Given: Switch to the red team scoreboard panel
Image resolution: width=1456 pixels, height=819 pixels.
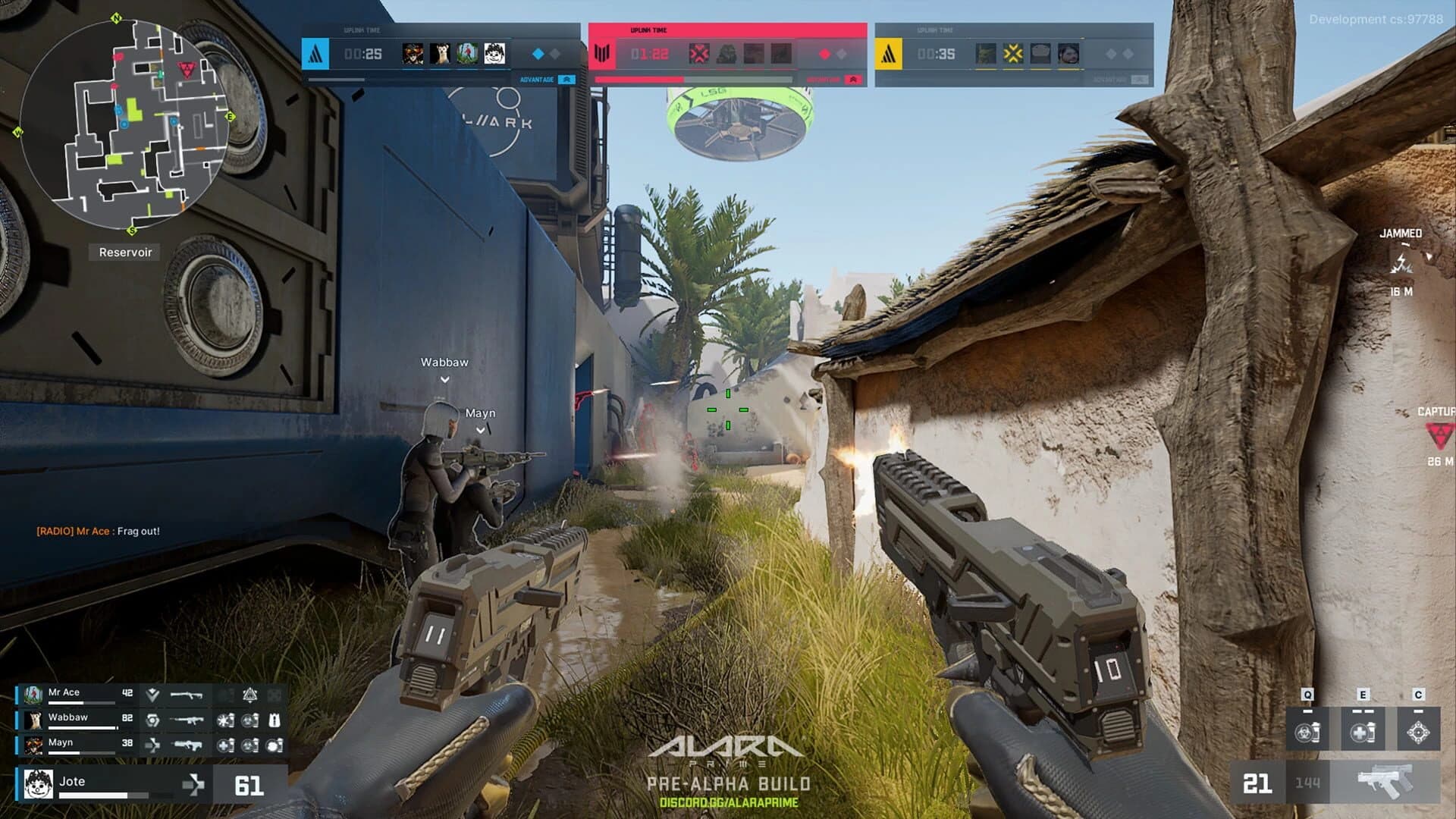Looking at the screenshot, I should pos(728,53).
